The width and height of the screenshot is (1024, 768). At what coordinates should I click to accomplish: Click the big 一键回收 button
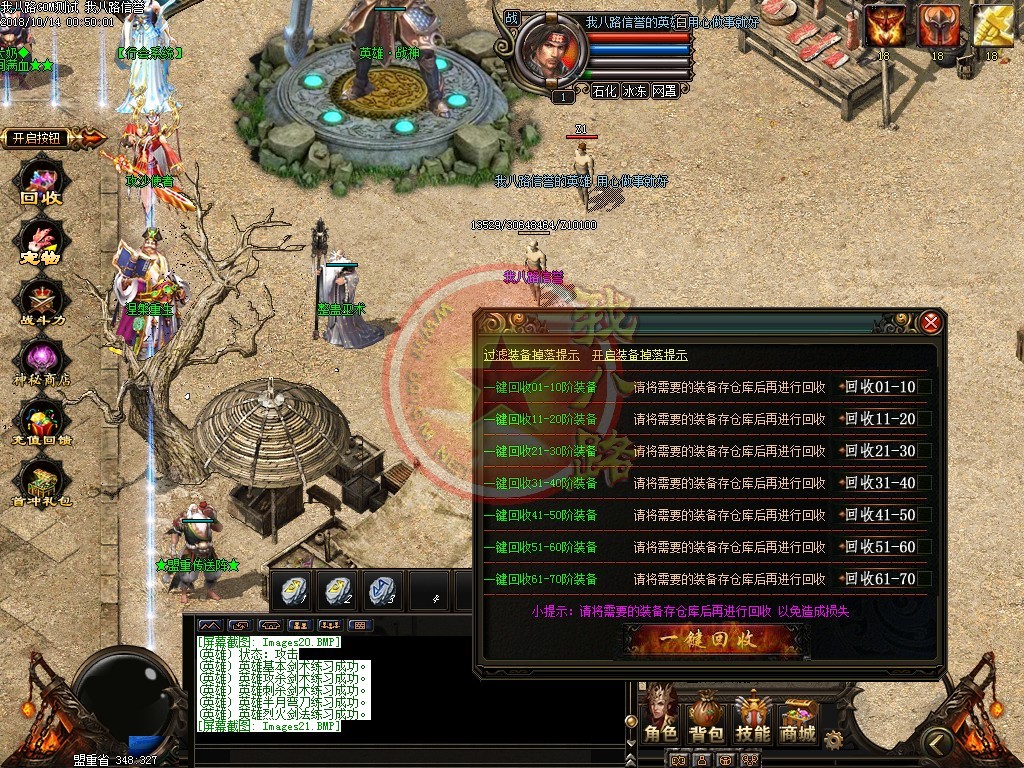(714, 638)
